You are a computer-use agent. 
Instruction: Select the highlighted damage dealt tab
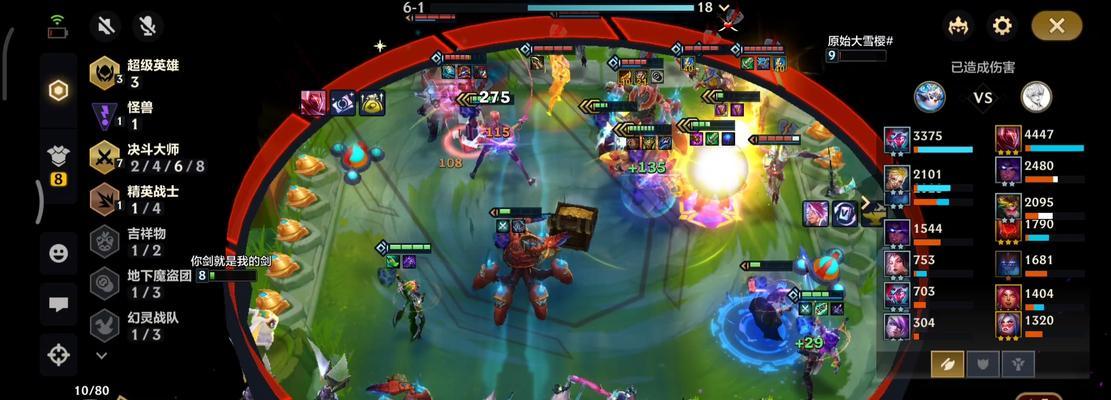[x=947, y=364]
